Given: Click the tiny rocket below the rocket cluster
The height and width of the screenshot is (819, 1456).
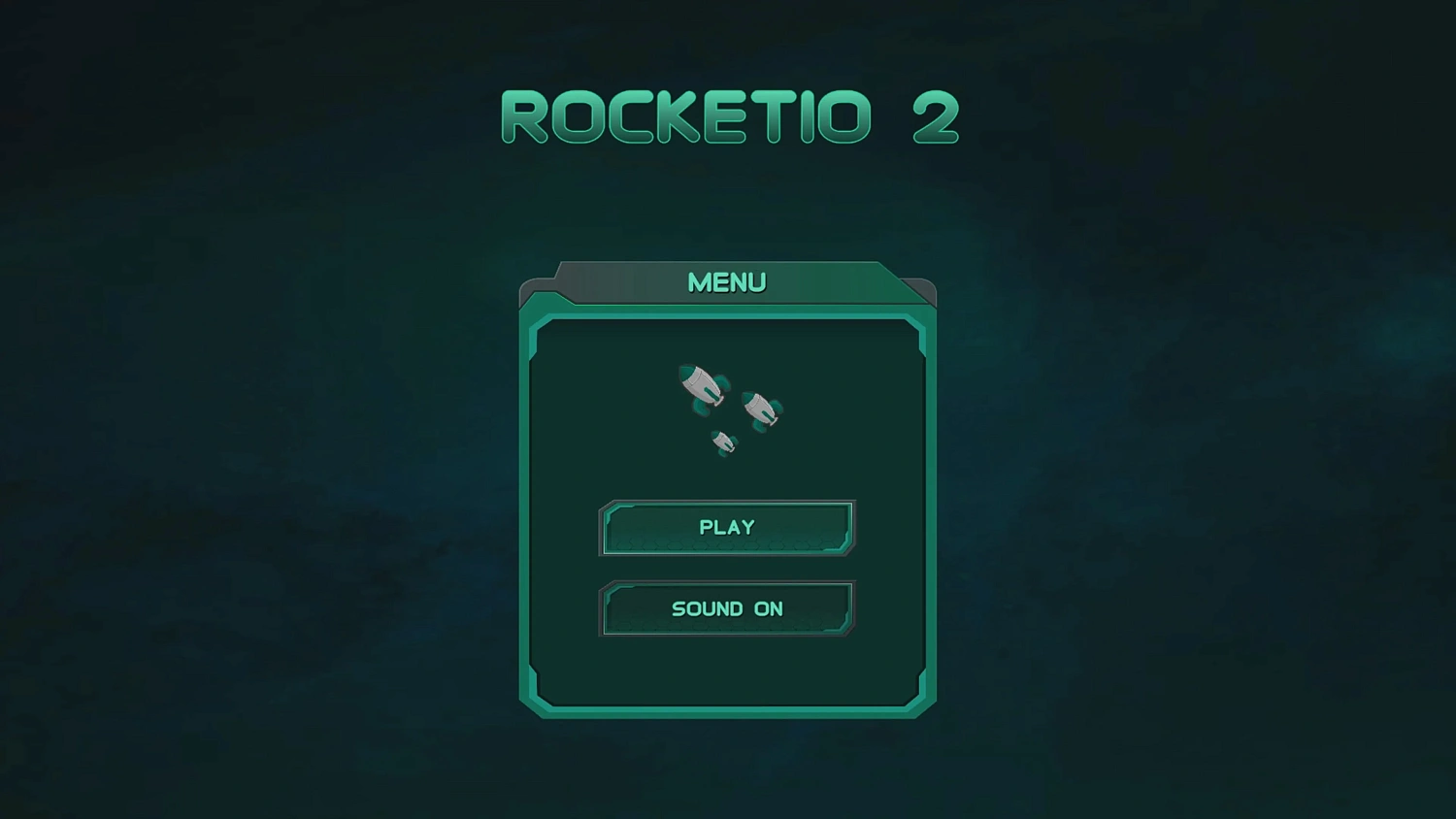Looking at the screenshot, I should 722,443.
